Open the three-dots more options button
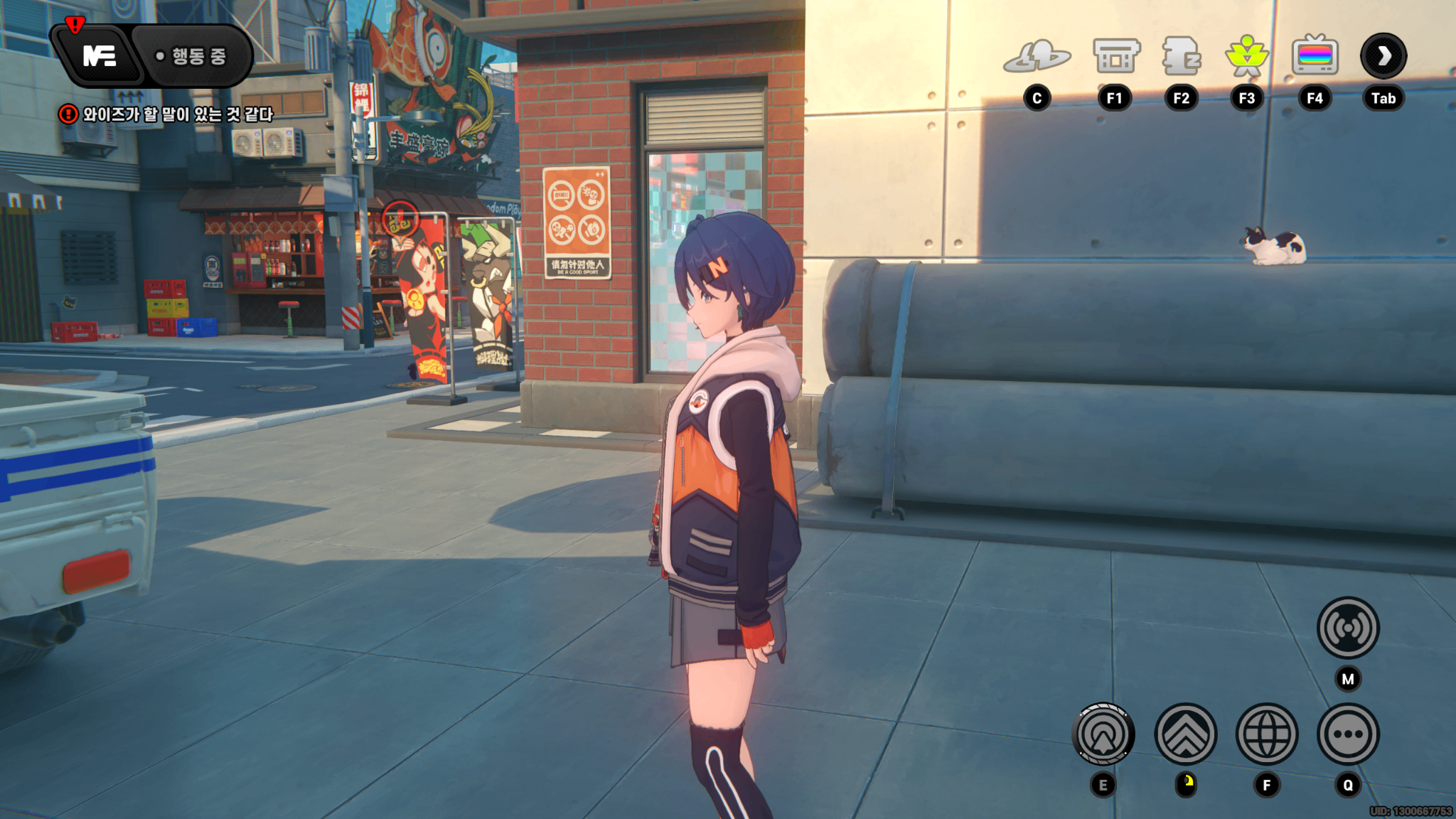Image resolution: width=1456 pixels, height=819 pixels. (1348, 734)
